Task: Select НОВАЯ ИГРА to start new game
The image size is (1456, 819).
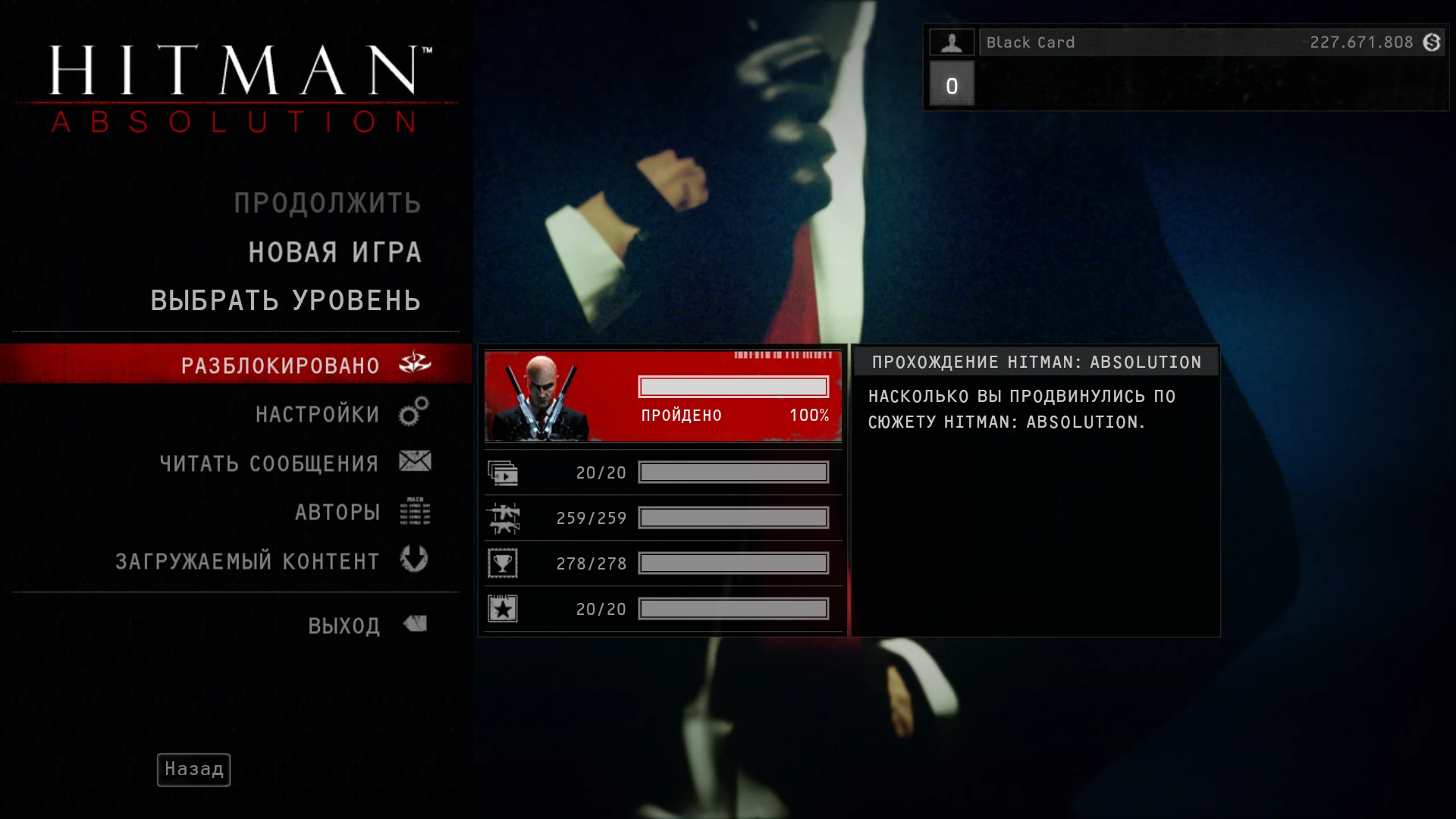Action: (336, 252)
